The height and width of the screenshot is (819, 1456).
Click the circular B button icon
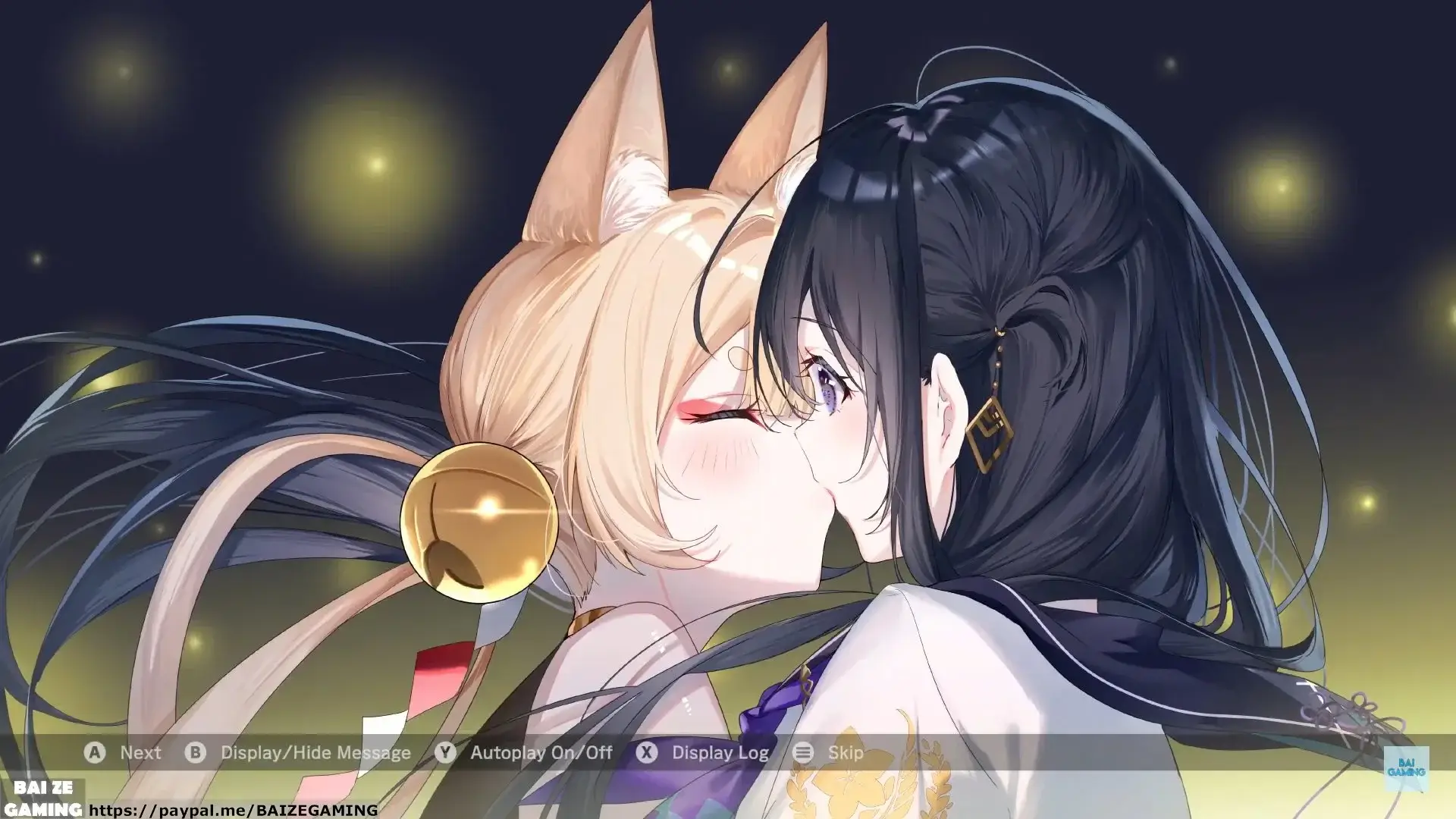click(196, 753)
